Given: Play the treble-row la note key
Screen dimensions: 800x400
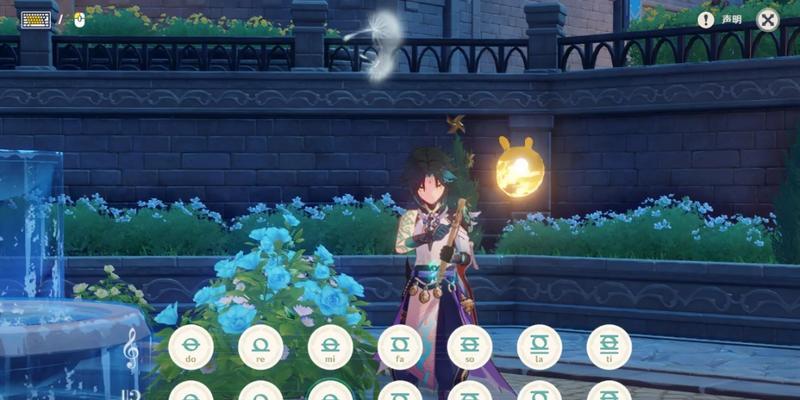Looking at the screenshot, I should tap(539, 347).
